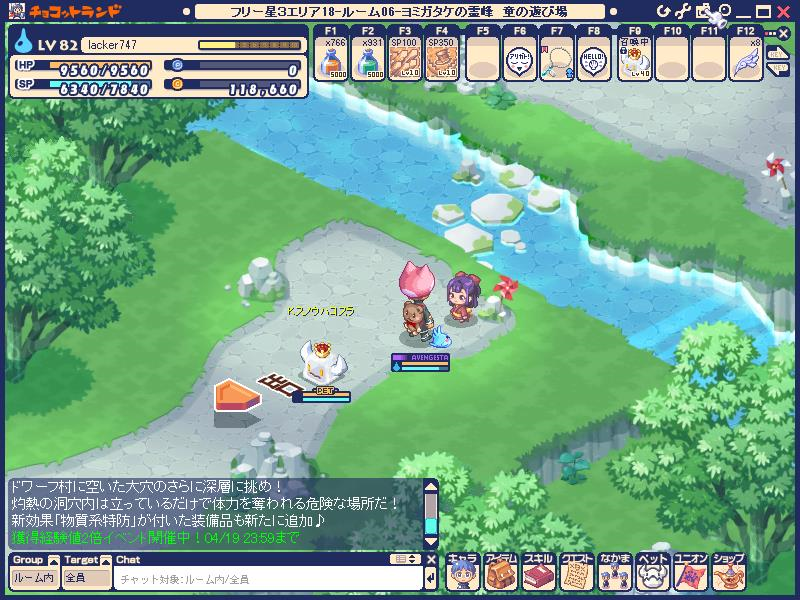Open the Character (キャラ) menu
The height and width of the screenshot is (600, 800).
pos(463,575)
